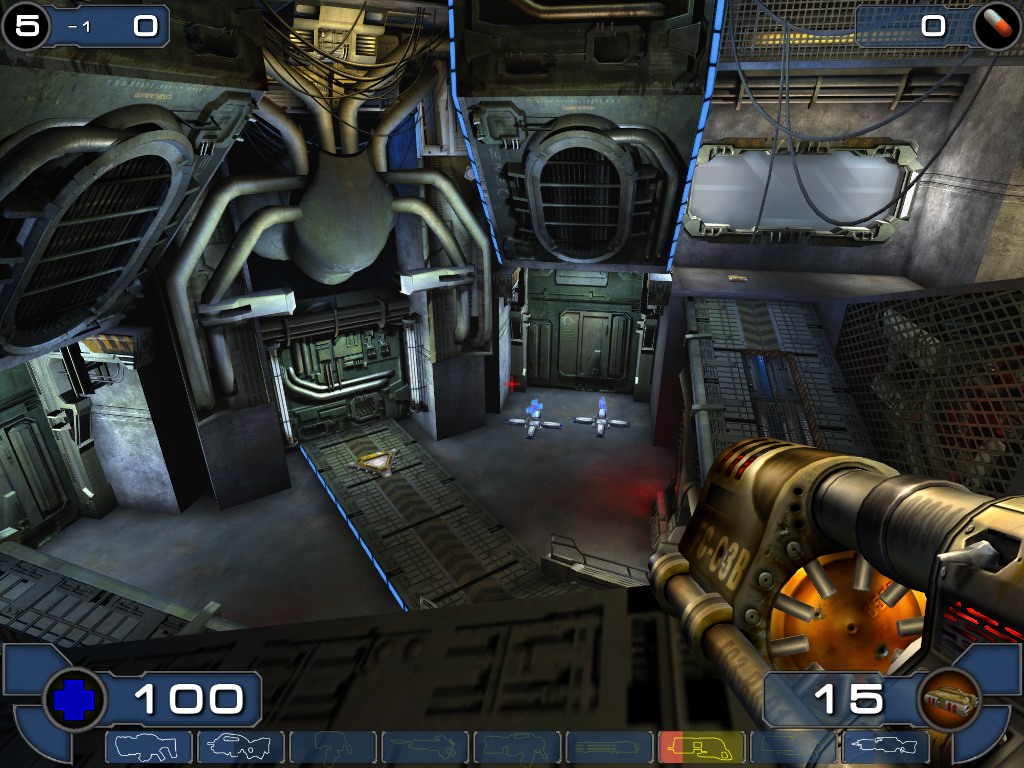Click the flak ammo icon
This screenshot has width=1024, height=768.
(947, 700)
